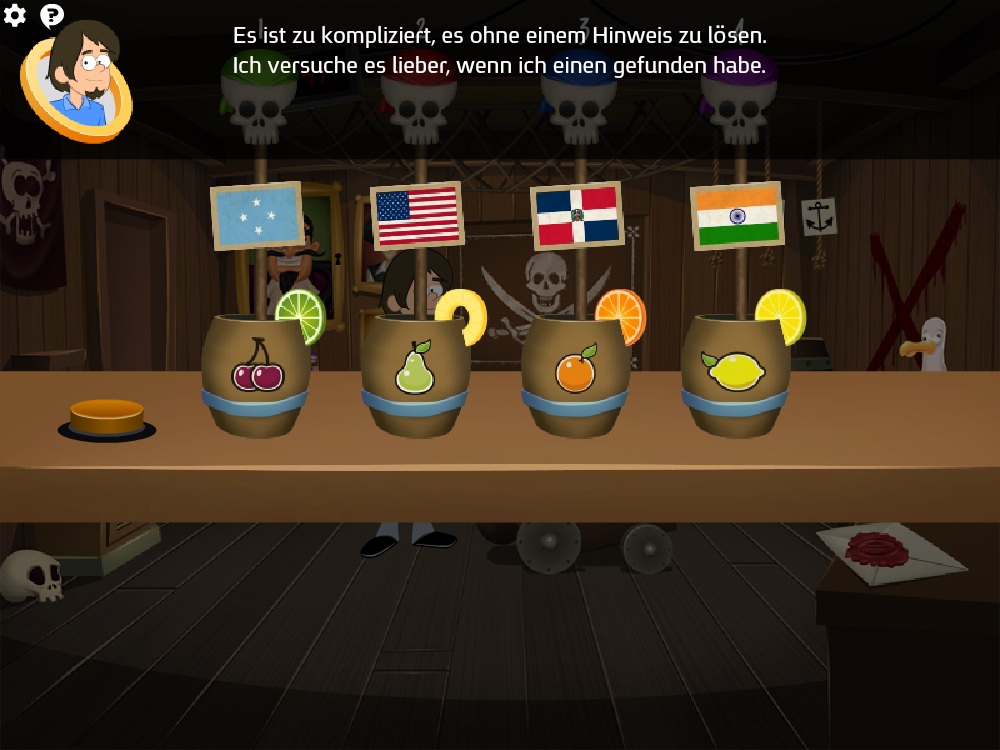Click the question mark help icon
This screenshot has width=1000, height=750.
52,15
